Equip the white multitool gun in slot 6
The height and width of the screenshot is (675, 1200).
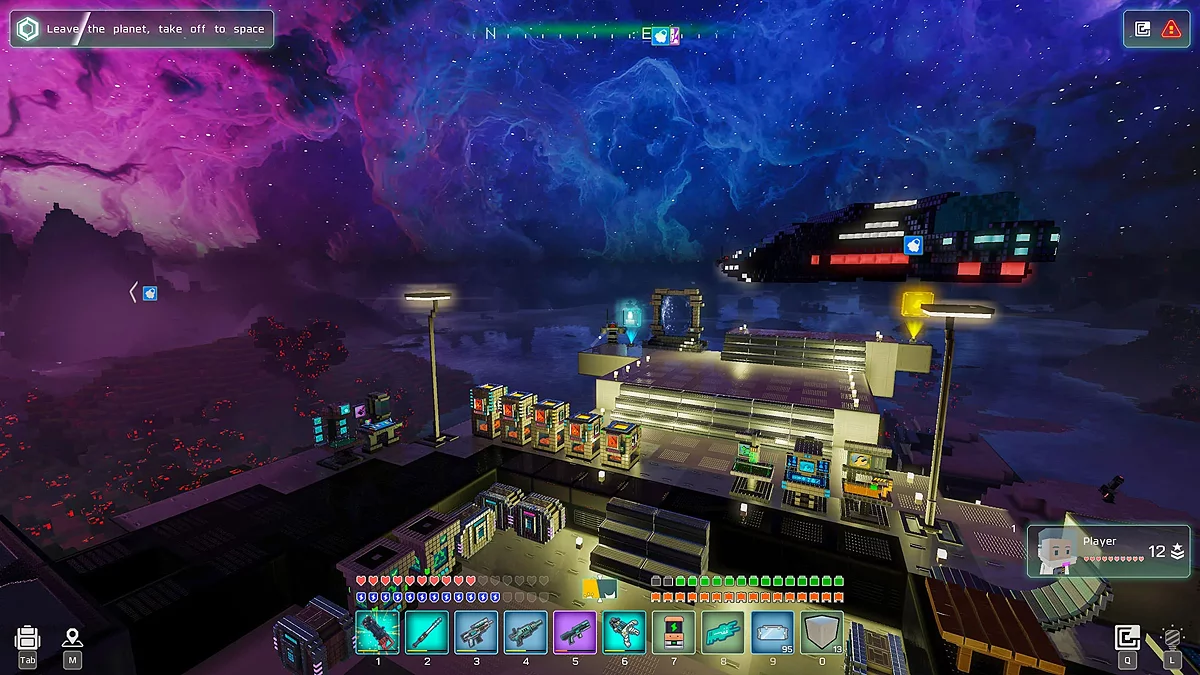(x=624, y=632)
